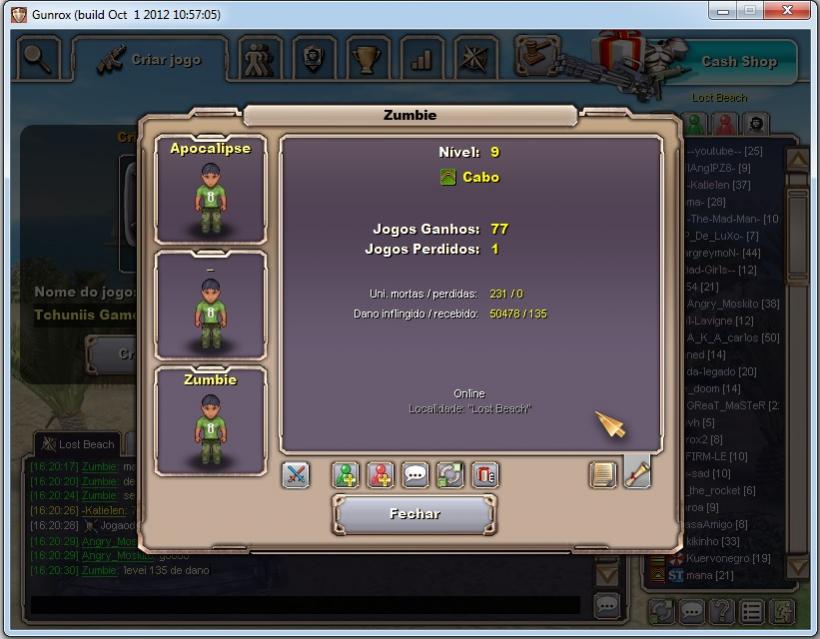Open the Cash Shop

point(738,61)
